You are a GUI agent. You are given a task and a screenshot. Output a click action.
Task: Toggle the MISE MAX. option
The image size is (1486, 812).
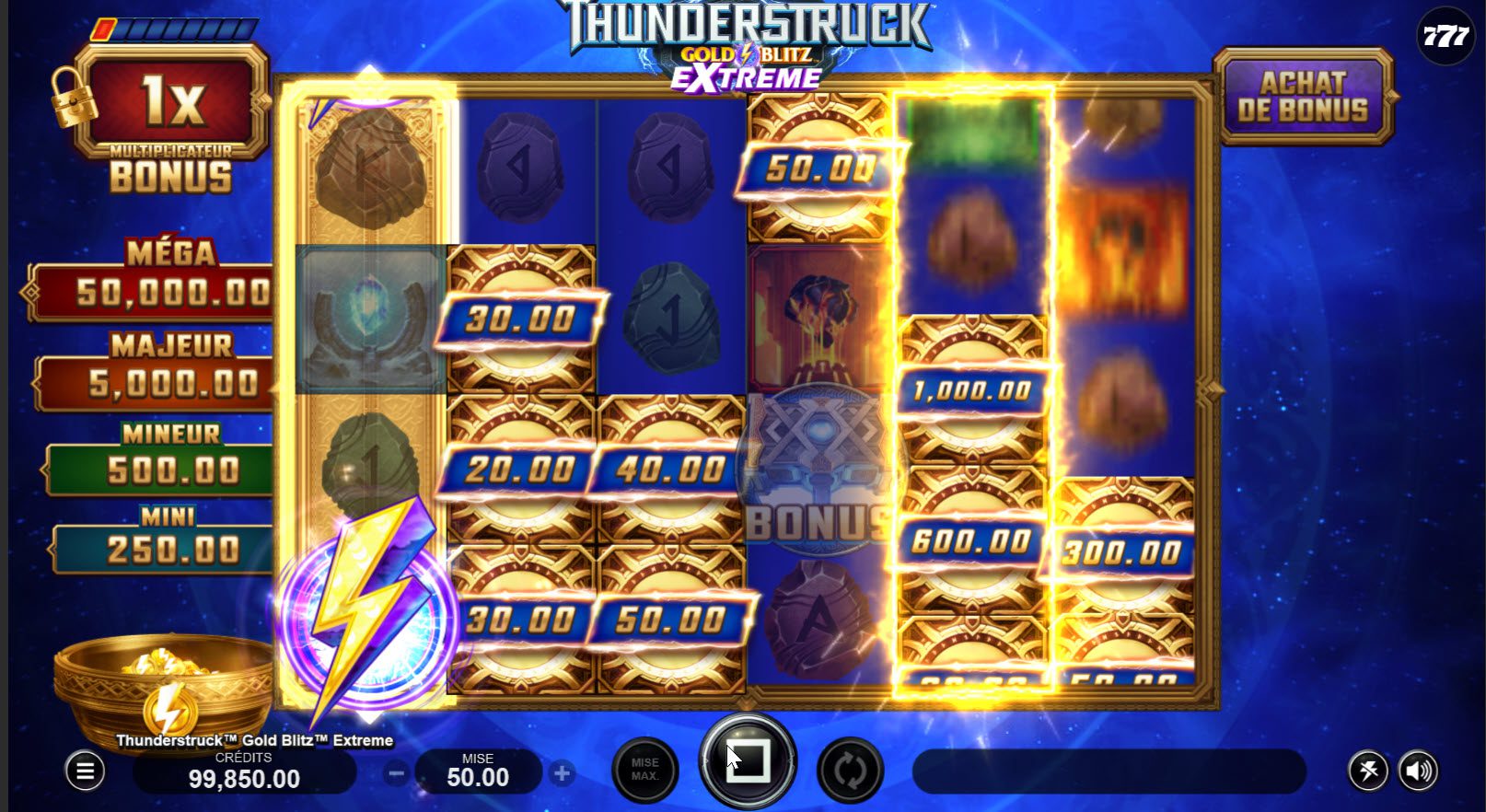point(644,771)
